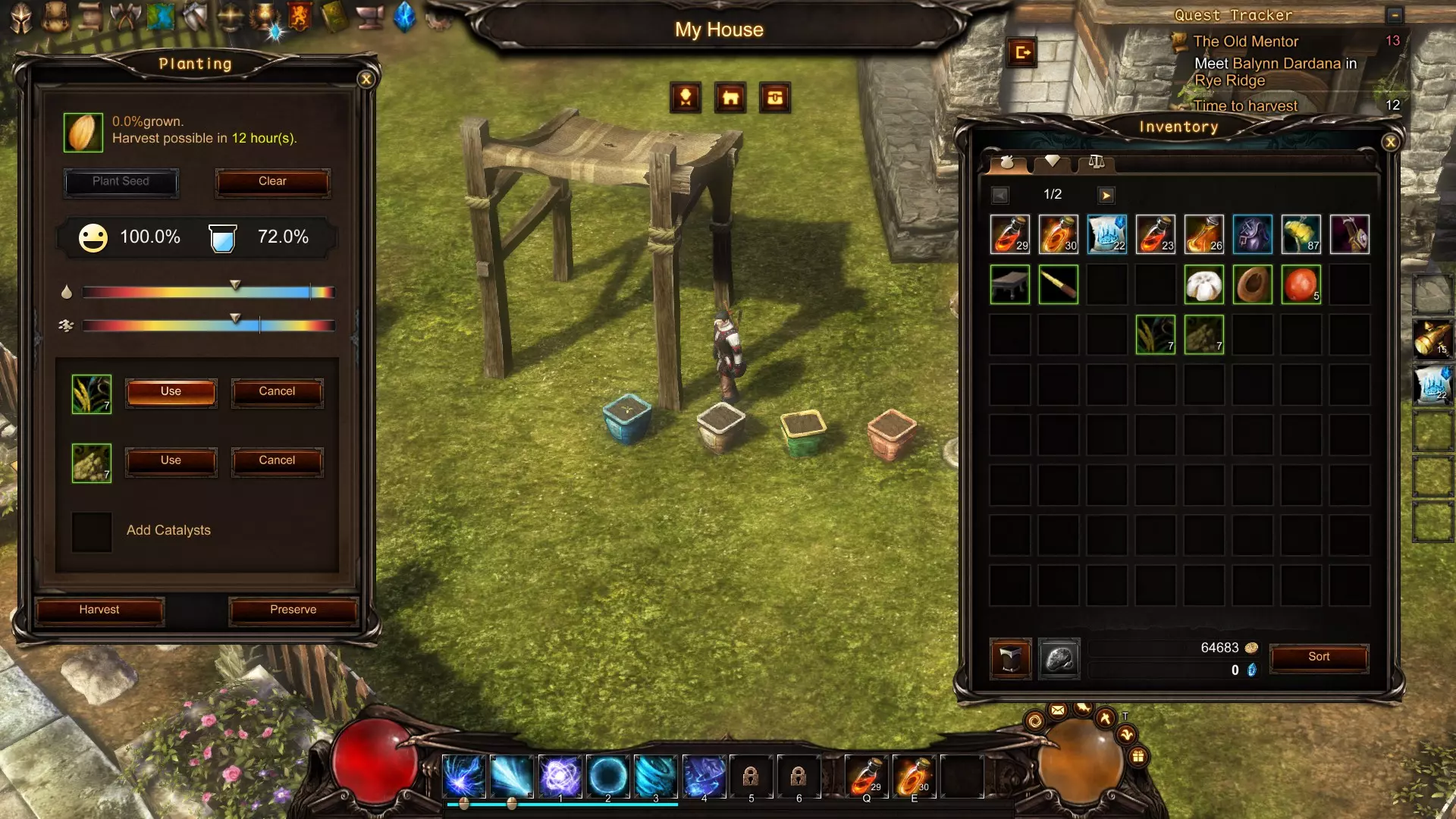
Task: Close the Inventory window
Action: [x=1390, y=142]
